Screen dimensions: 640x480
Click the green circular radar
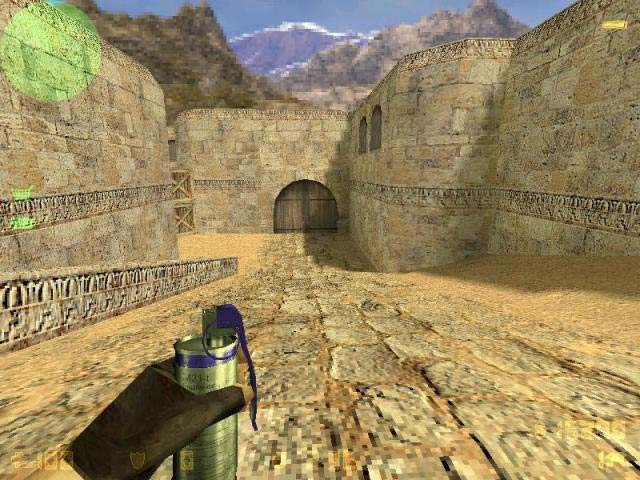pyautogui.click(x=50, y=50)
